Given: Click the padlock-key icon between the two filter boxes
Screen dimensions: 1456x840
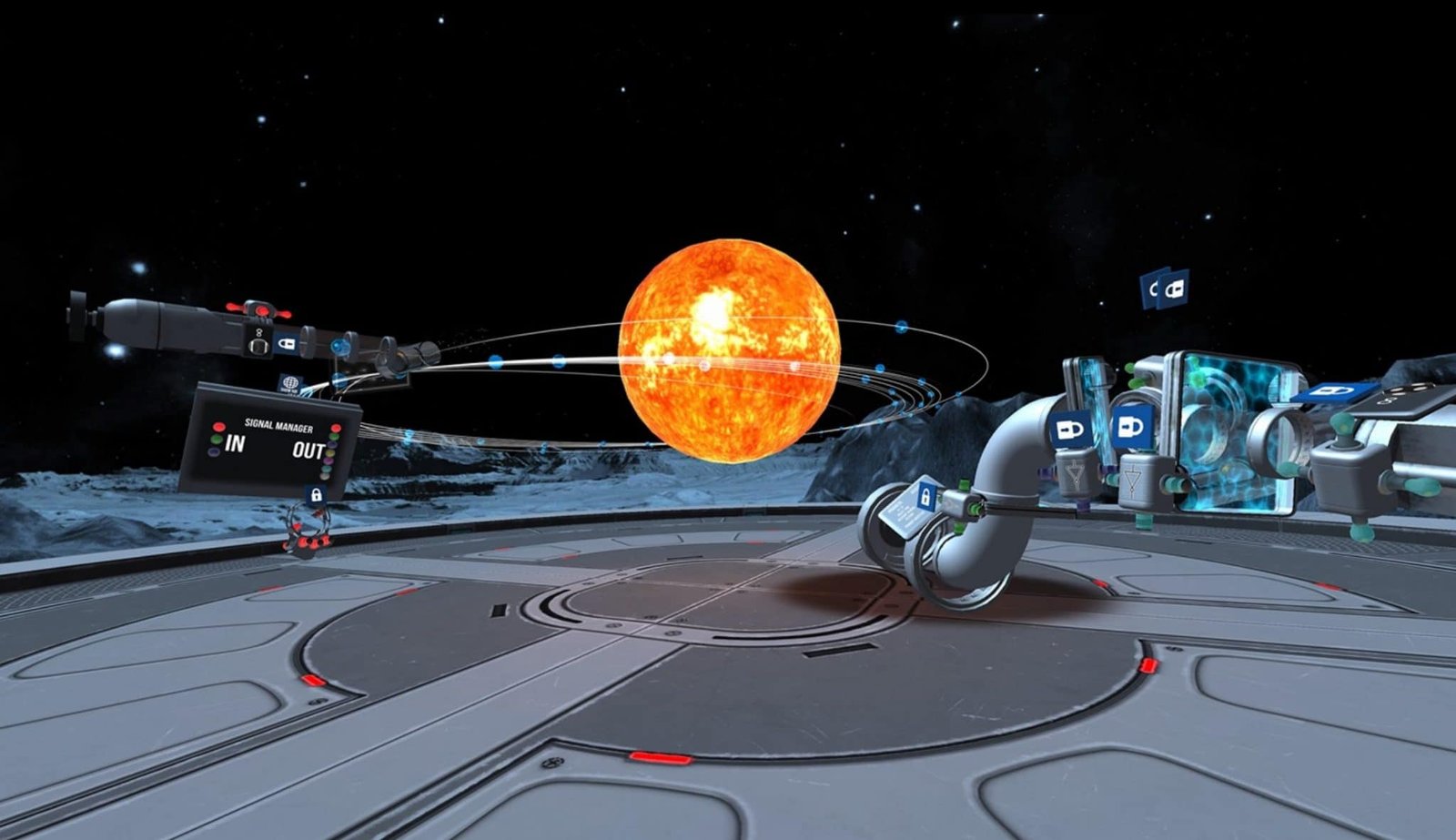Looking at the screenshot, I should (x=1132, y=428).
